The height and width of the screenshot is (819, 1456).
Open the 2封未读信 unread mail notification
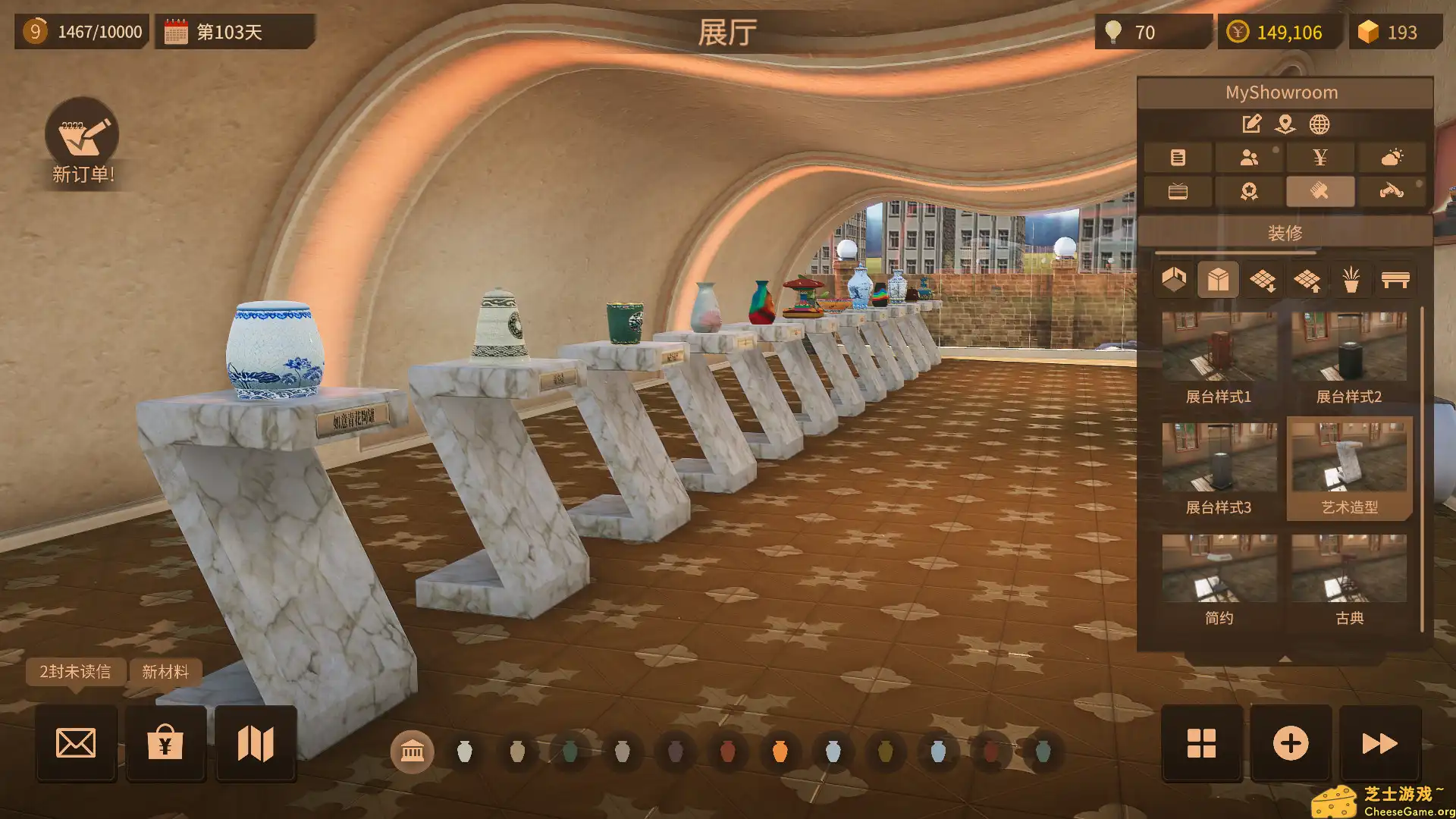tap(74, 672)
